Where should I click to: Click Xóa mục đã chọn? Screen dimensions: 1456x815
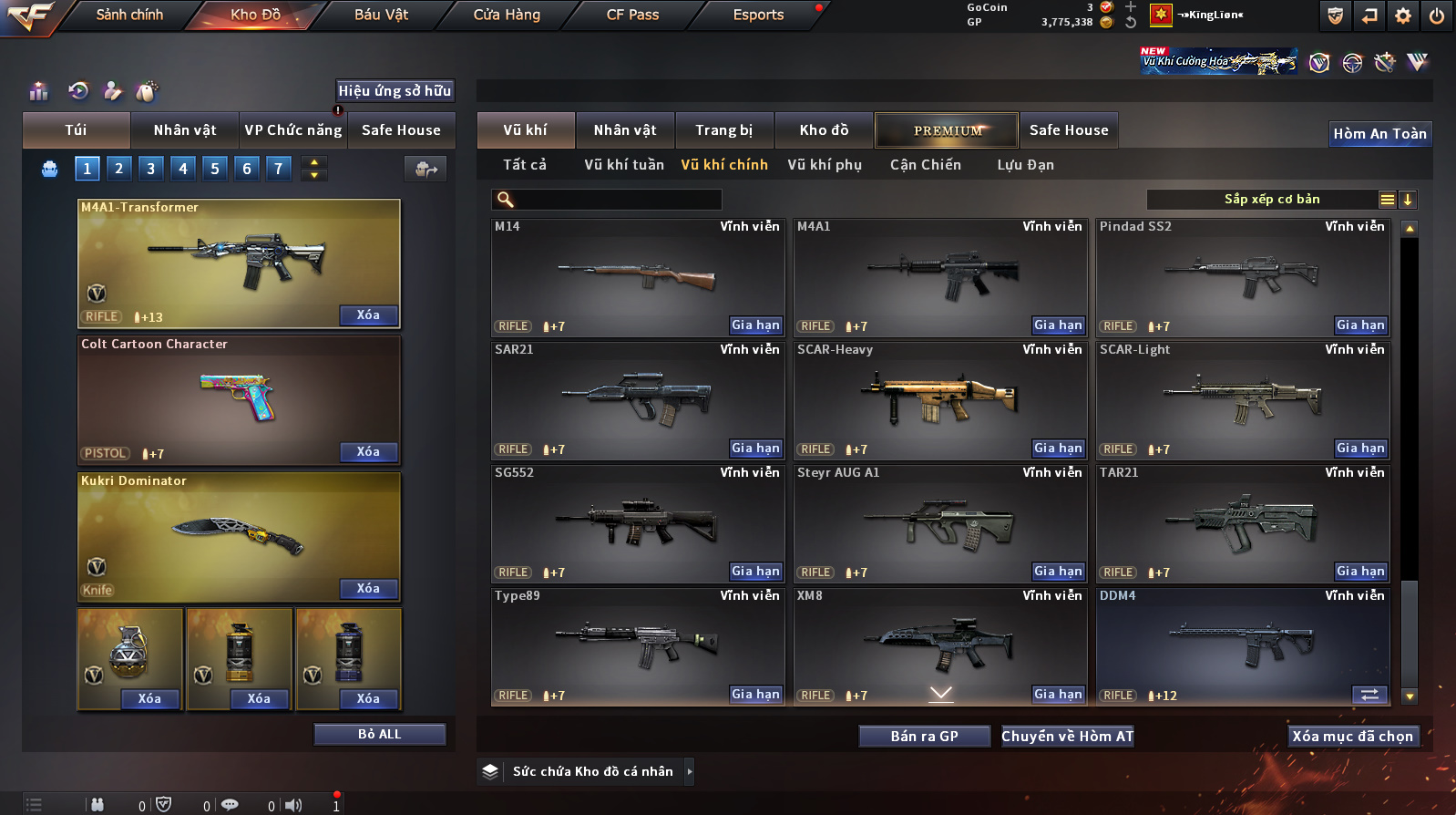(1352, 737)
